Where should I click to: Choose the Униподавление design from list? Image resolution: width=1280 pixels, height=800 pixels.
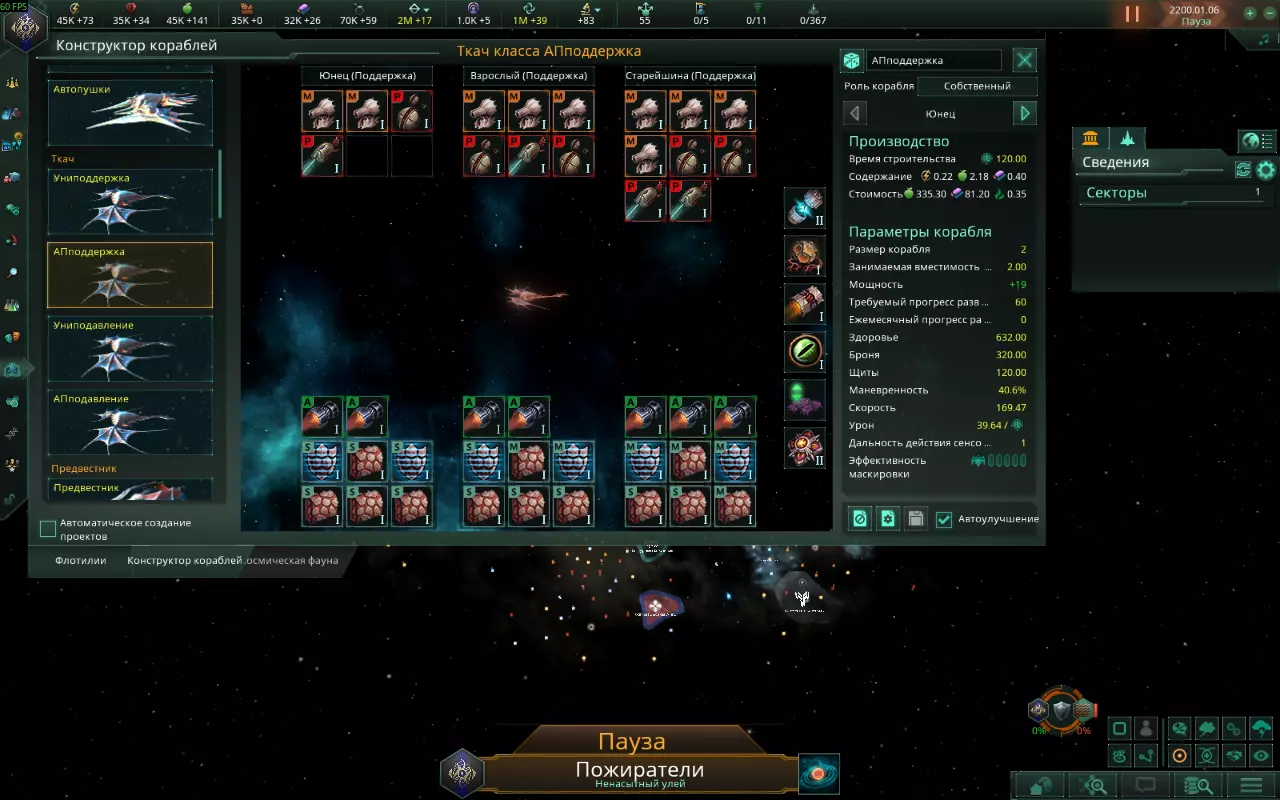[131, 348]
